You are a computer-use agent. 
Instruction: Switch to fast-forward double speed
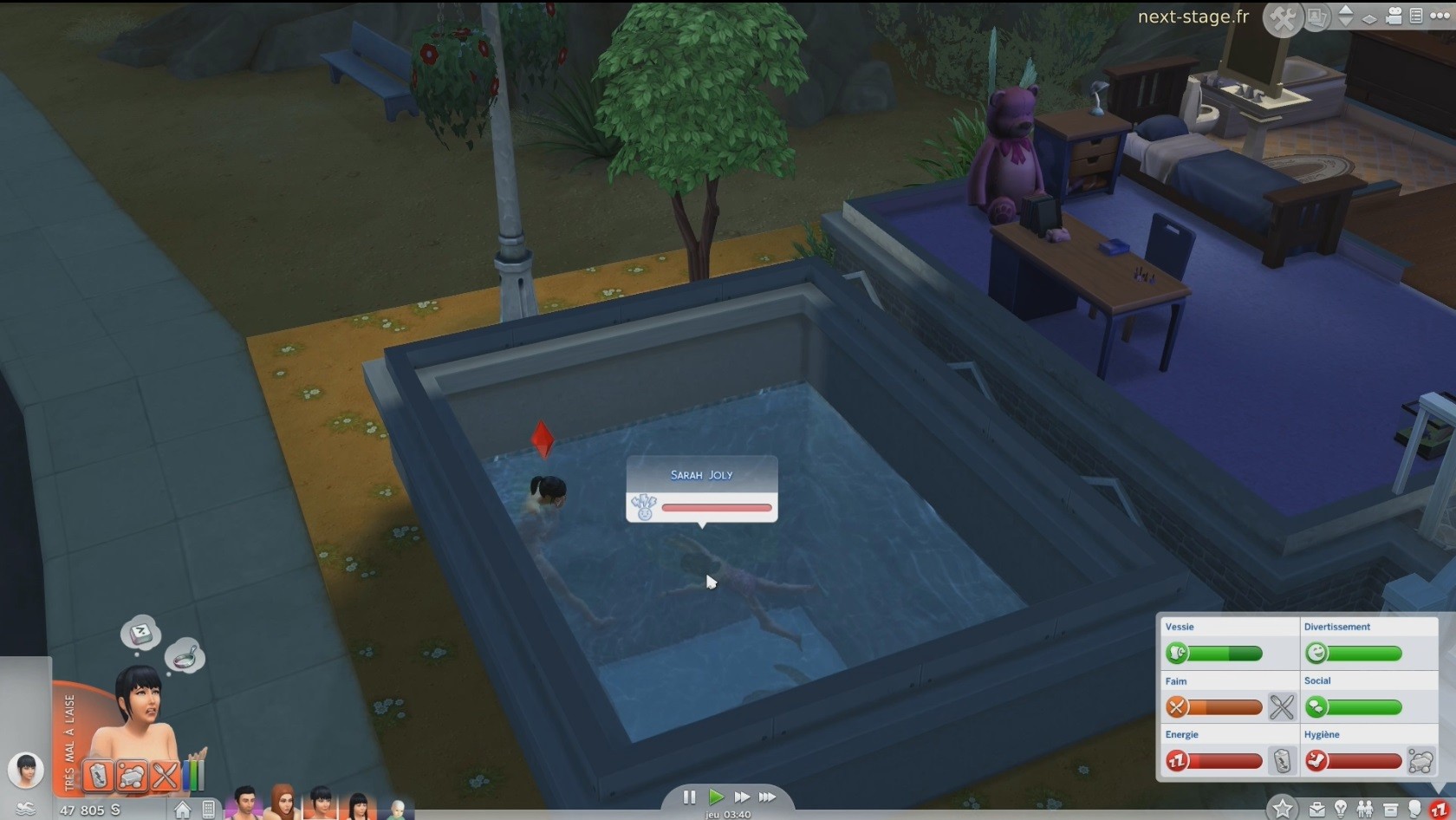pos(742,797)
